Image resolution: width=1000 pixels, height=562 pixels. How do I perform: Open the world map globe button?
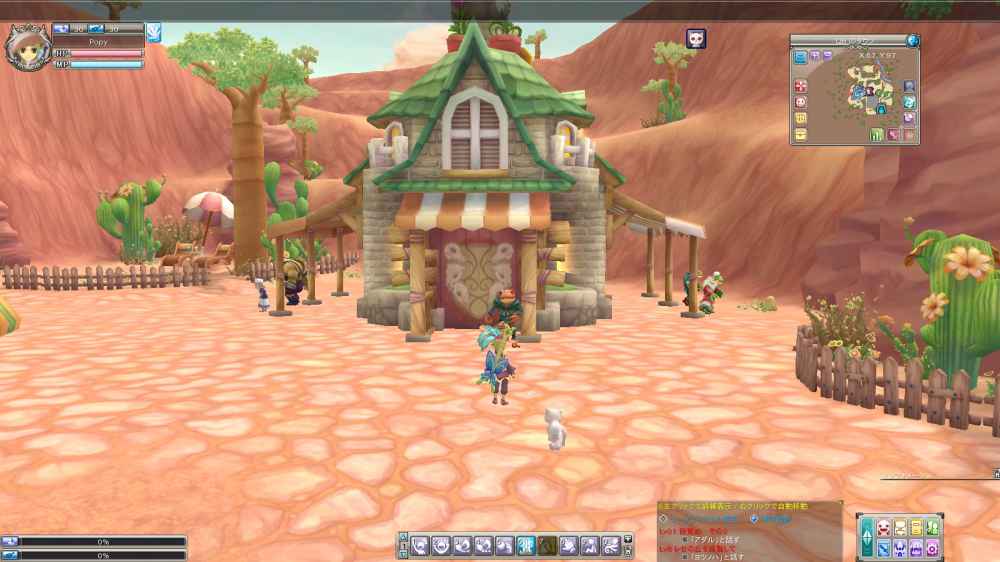912,40
